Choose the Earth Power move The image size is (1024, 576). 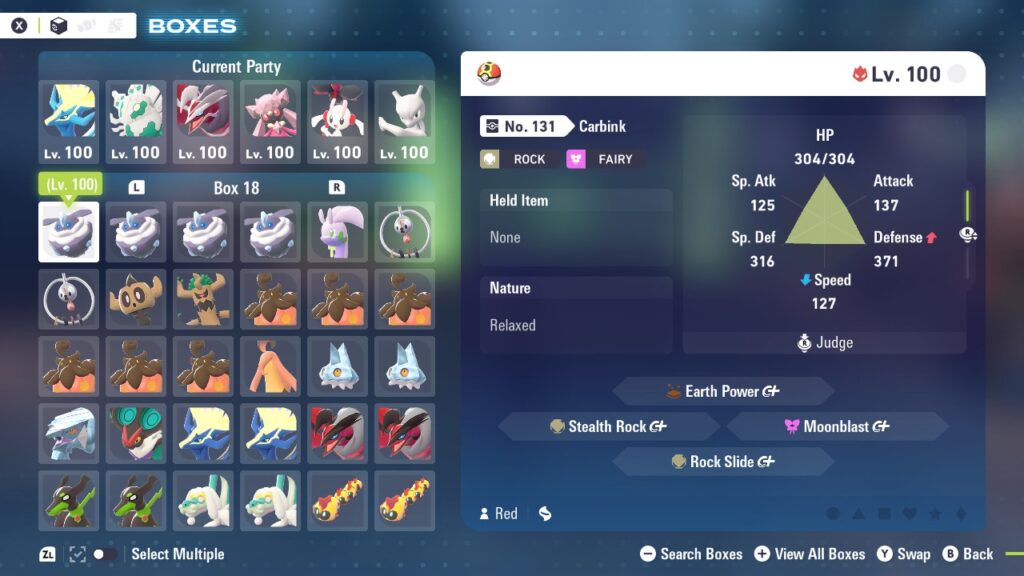tap(723, 391)
